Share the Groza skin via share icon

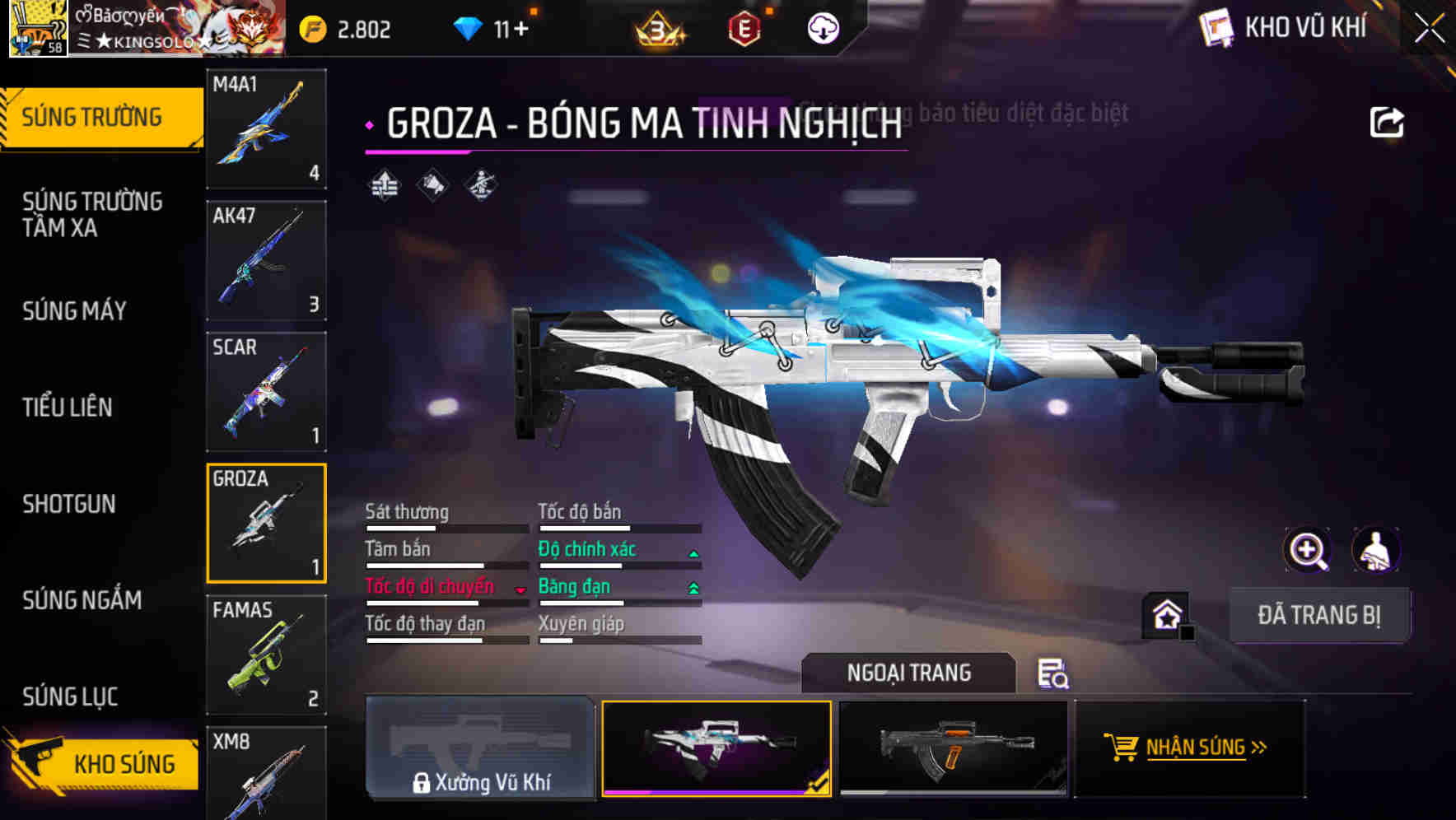(1386, 123)
